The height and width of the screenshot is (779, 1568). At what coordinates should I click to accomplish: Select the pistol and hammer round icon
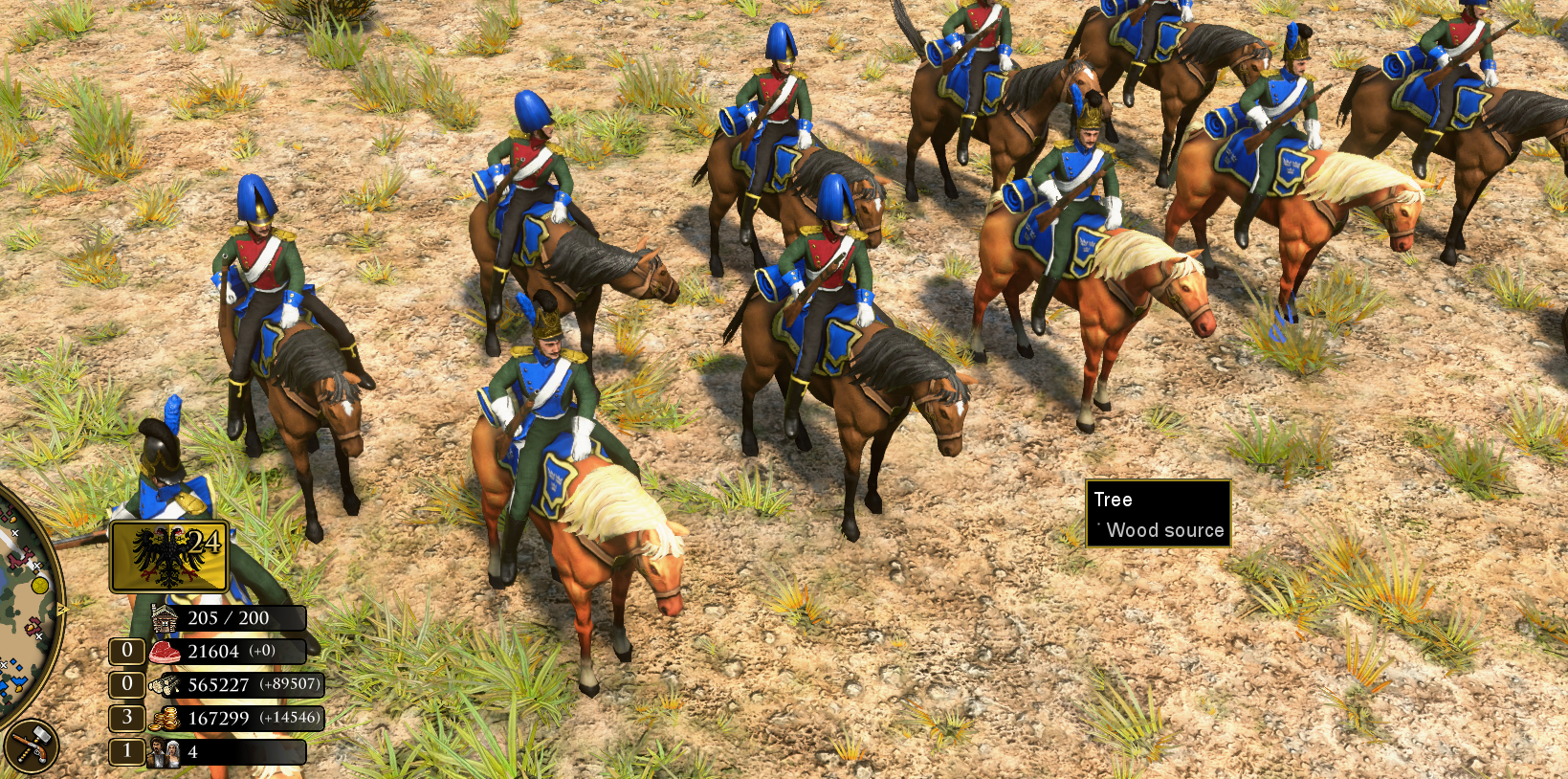pyautogui.click(x=31, y=746)
